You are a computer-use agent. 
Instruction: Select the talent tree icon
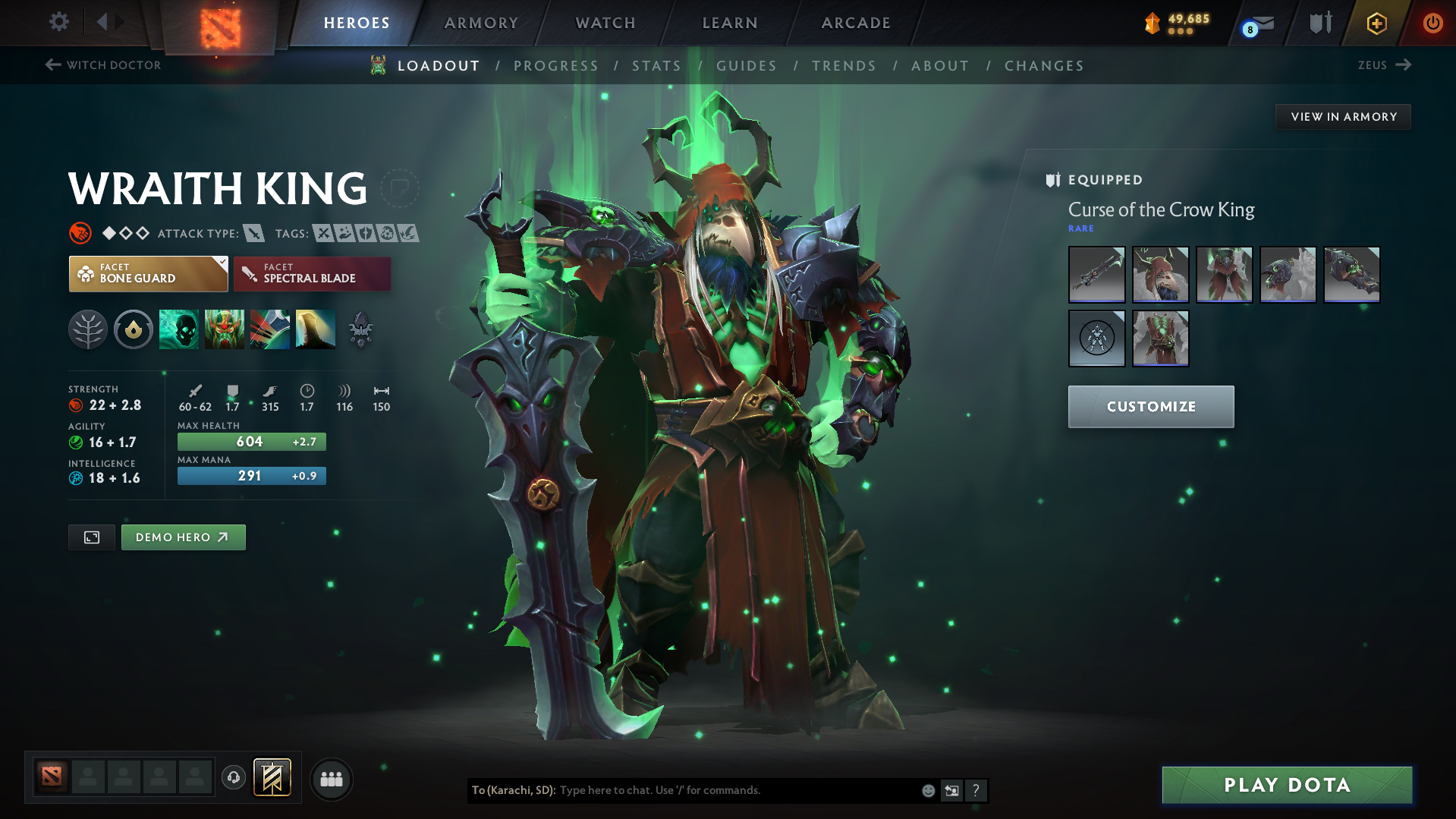pyautogui.click(x=88, y=329)
